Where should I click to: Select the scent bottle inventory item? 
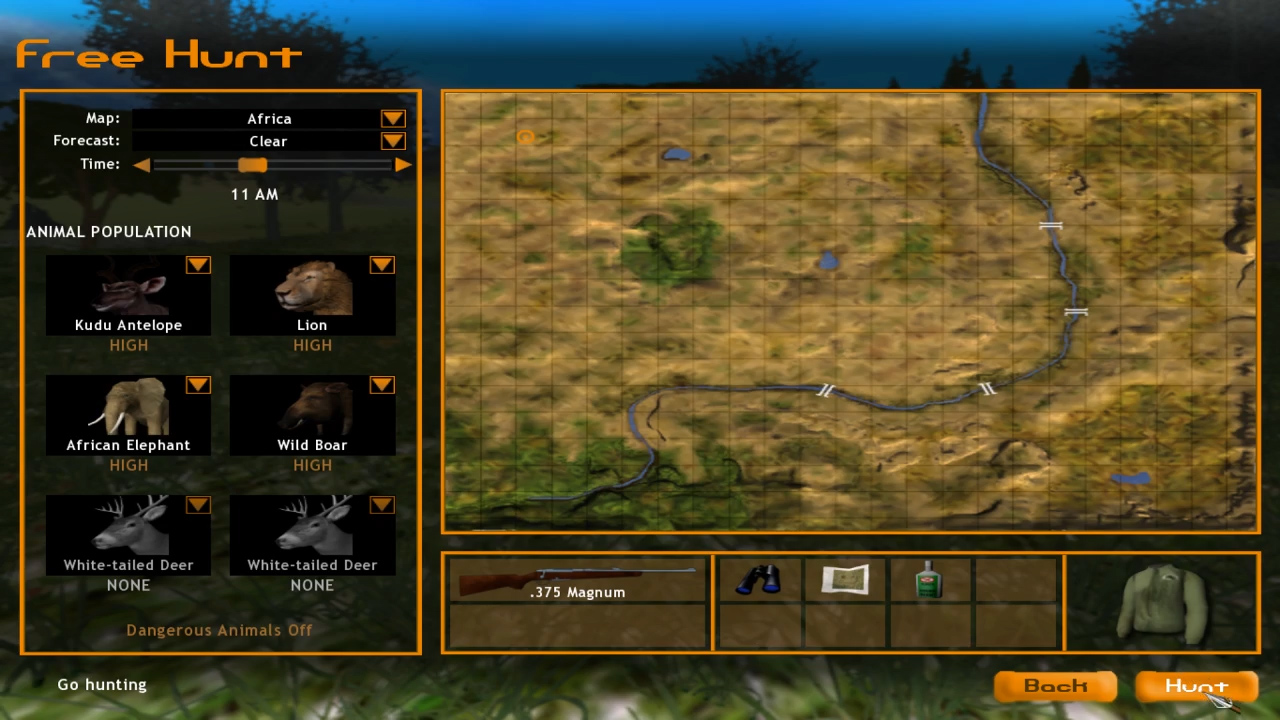[928, 580]
